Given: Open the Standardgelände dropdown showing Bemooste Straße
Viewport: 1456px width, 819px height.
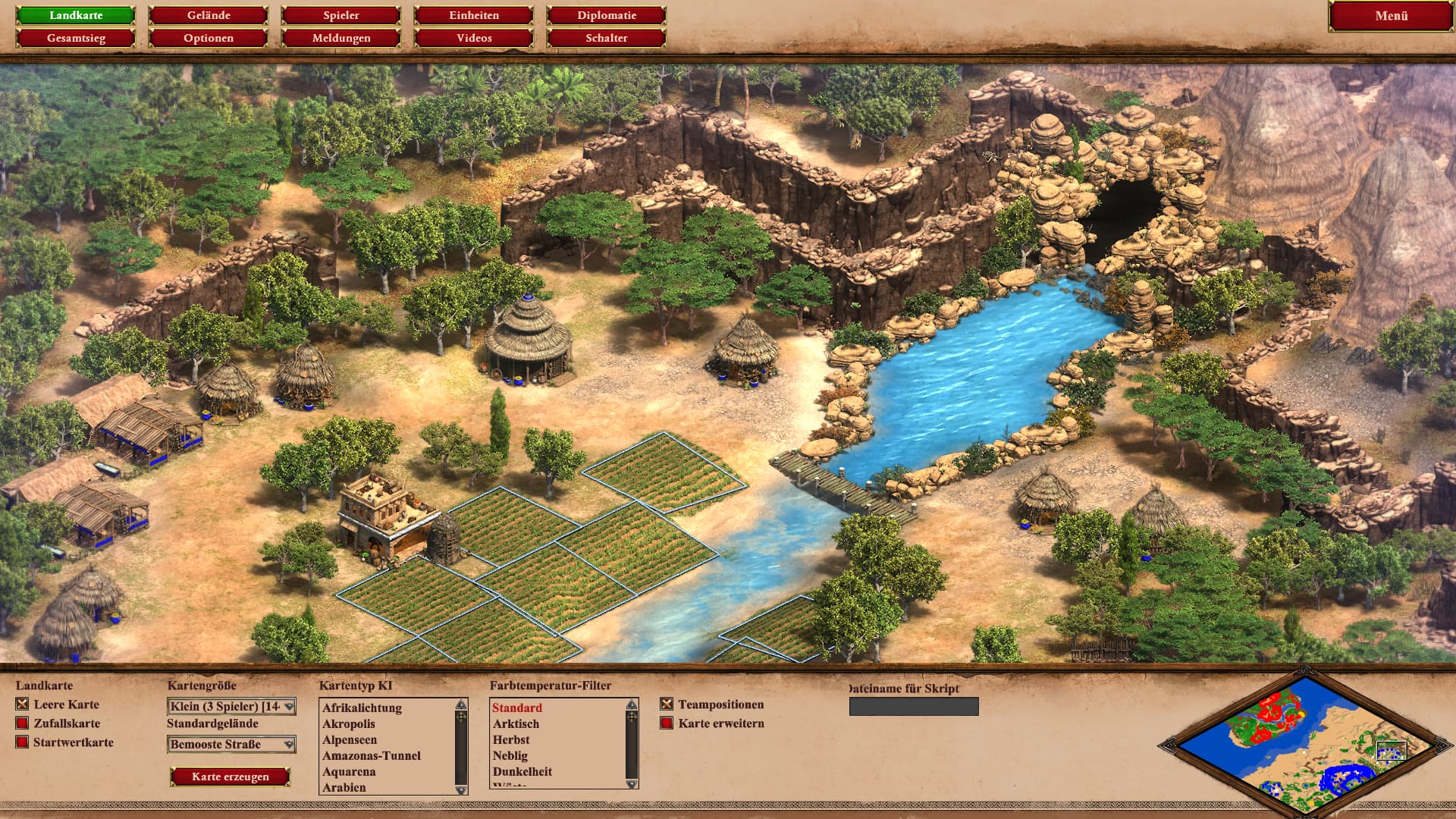Looking at the screenshot, I should coord(231,745).
